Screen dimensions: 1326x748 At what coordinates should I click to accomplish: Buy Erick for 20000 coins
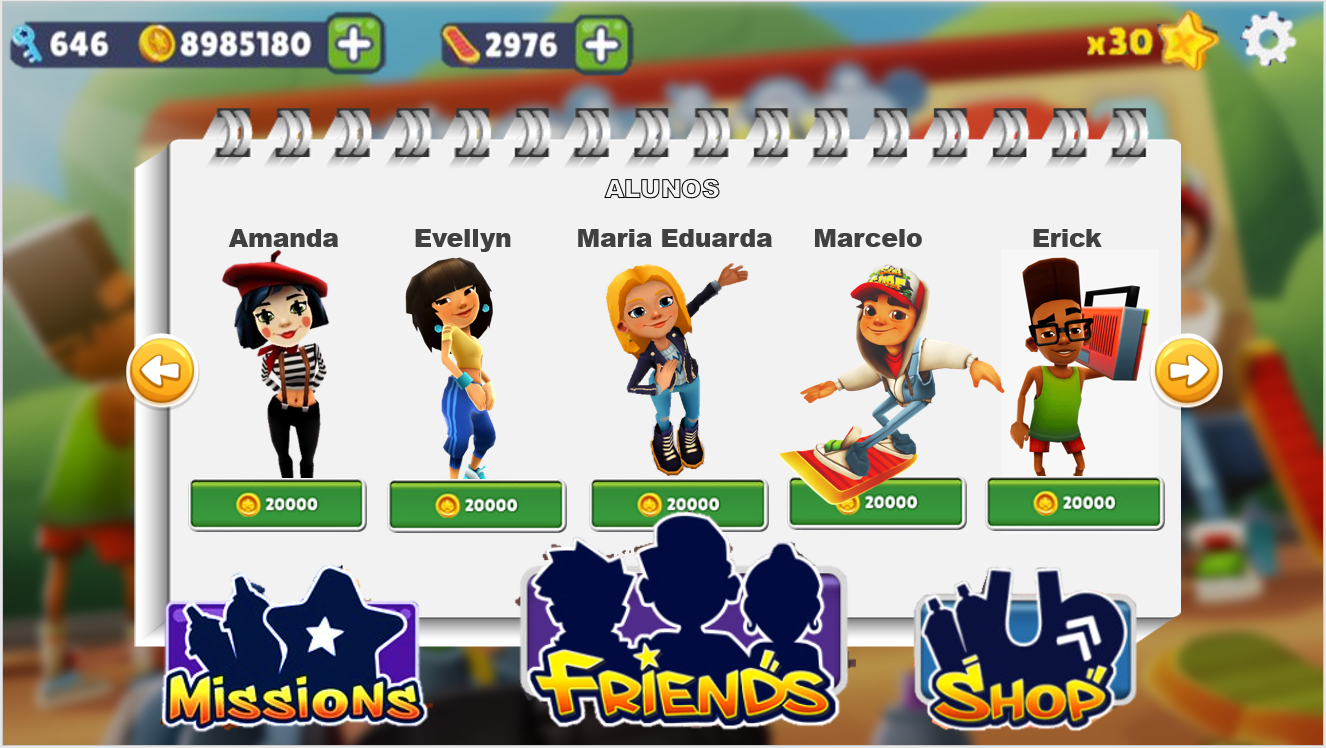(x=1073, y=504)
